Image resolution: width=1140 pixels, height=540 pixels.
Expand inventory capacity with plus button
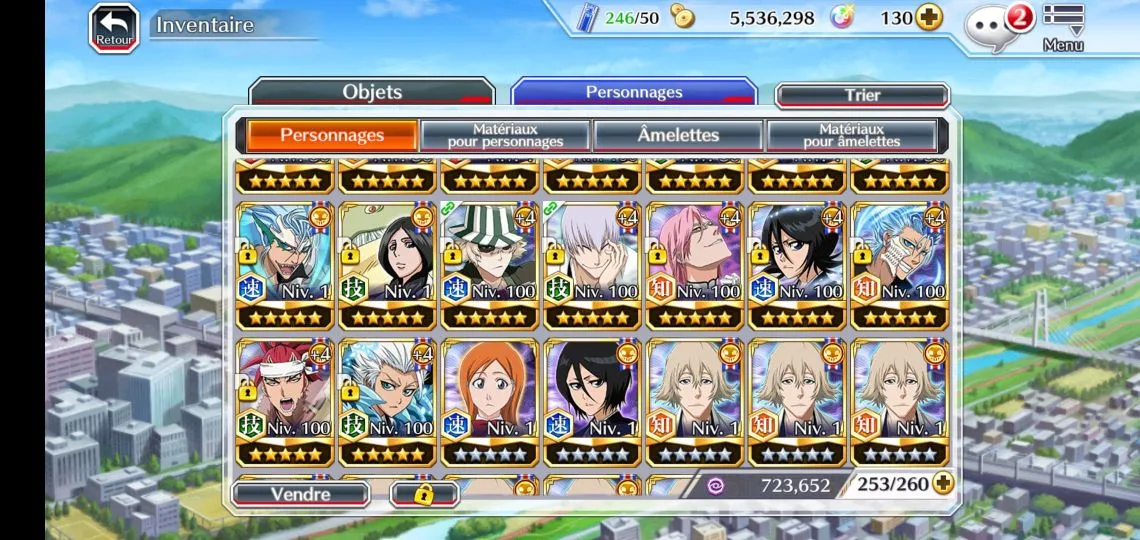942,484
